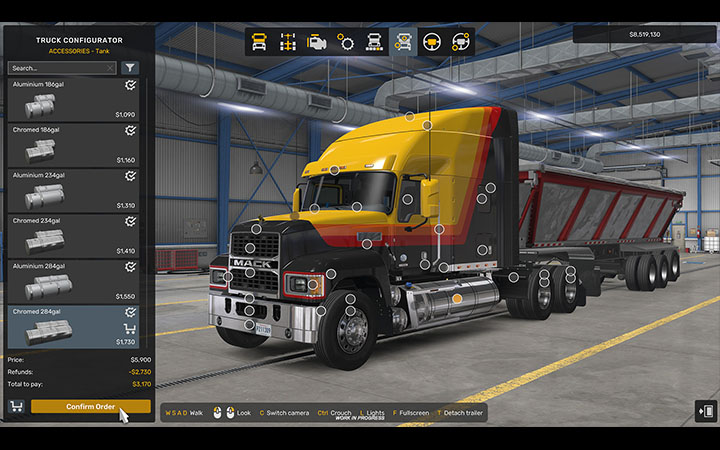Open the chassis category tab
The height and width of the screenshot is (450, 720).
289,42
